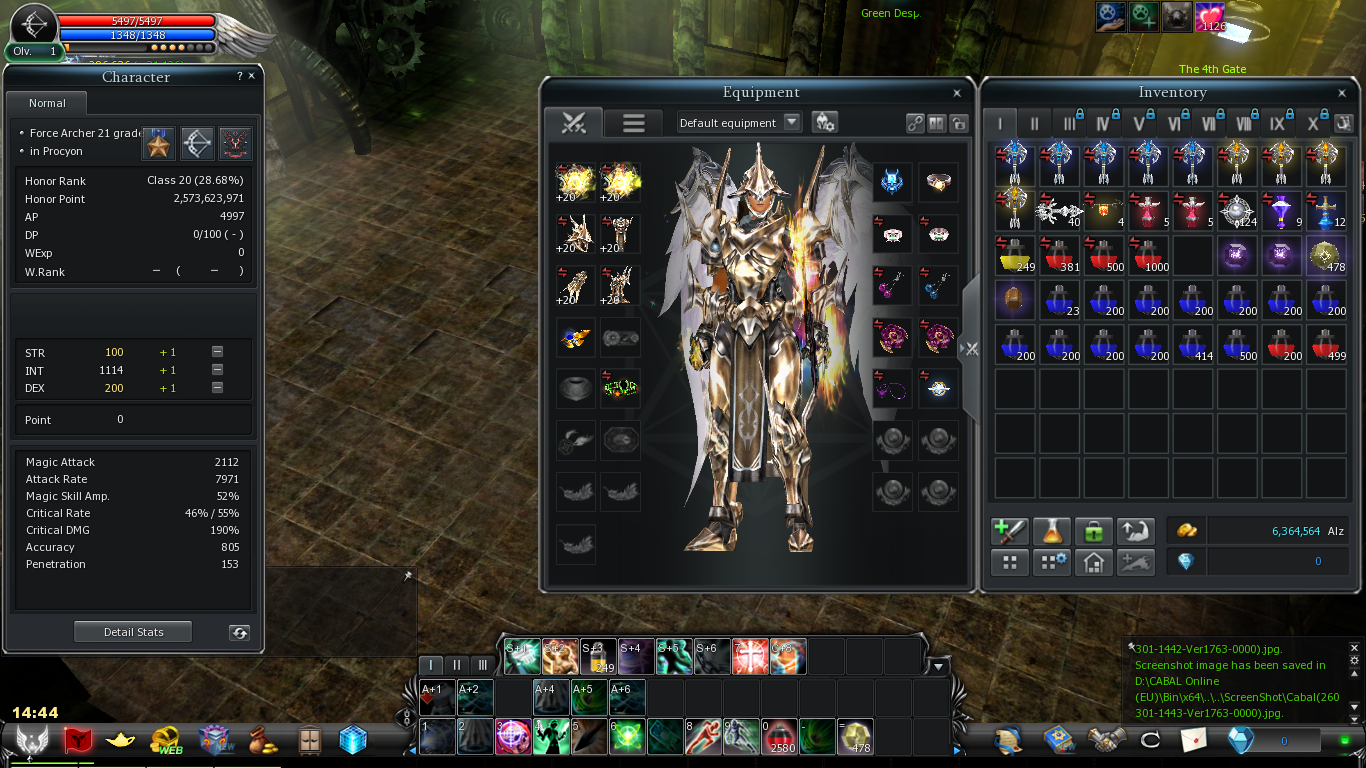Click the helmet slot in equipment
The image size is (1366, 768).
point(892,182)
